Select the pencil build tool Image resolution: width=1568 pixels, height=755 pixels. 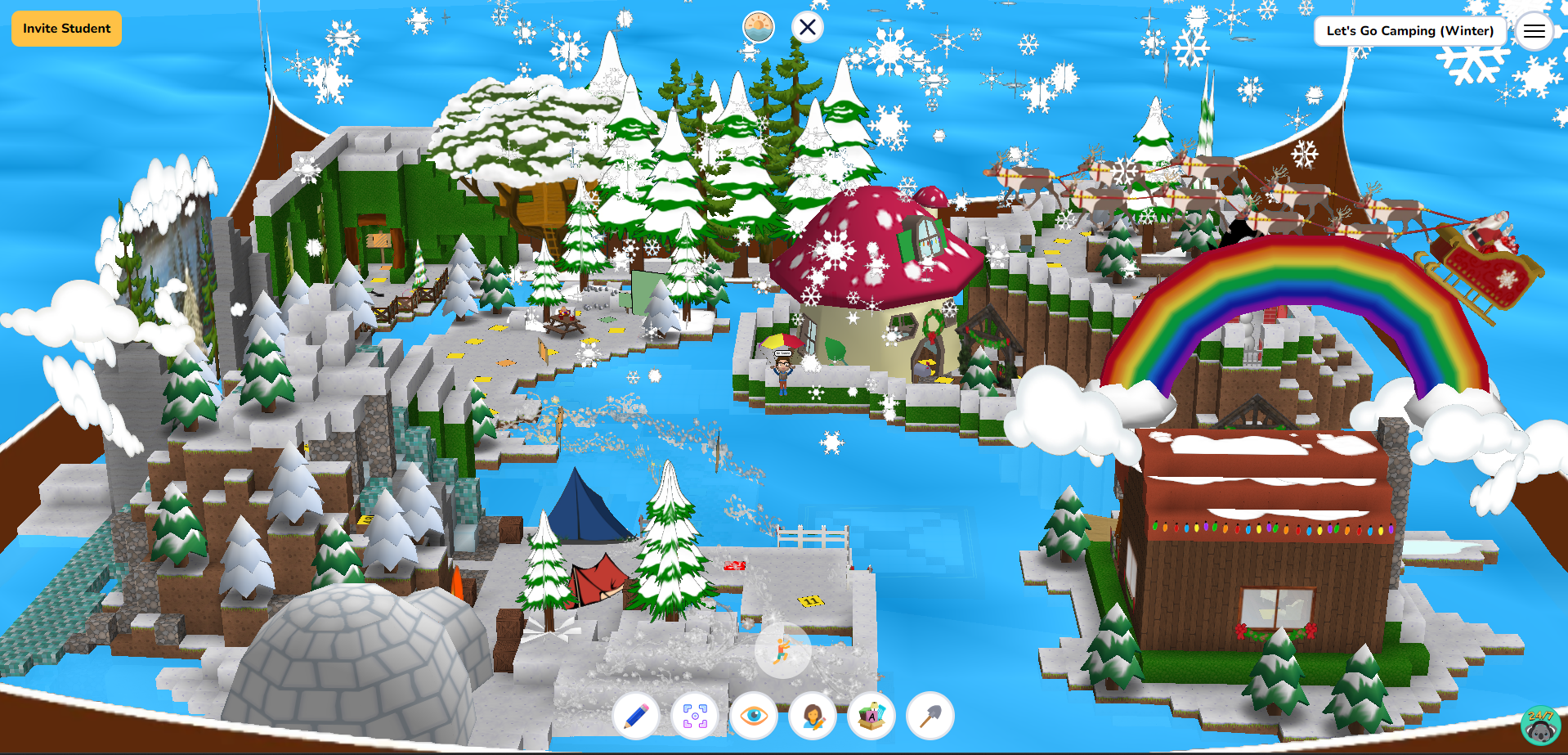[x=637, y=716]
